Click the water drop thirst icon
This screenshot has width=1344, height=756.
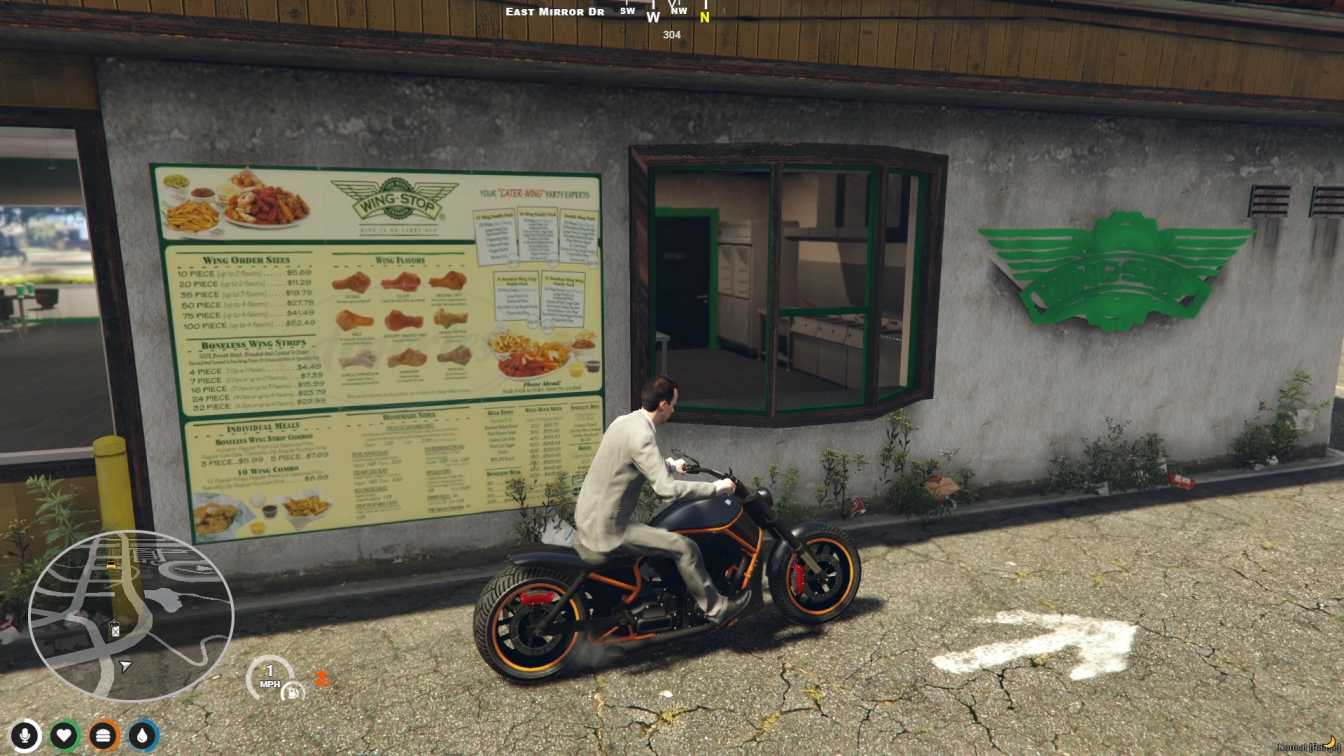(143, 736)
